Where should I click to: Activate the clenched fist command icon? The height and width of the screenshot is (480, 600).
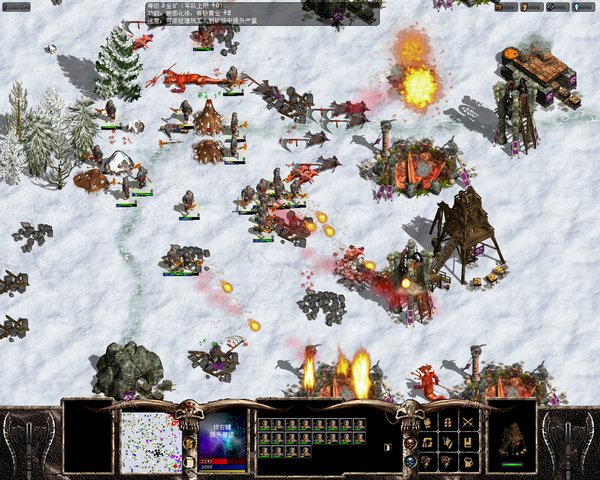point(468,462)
